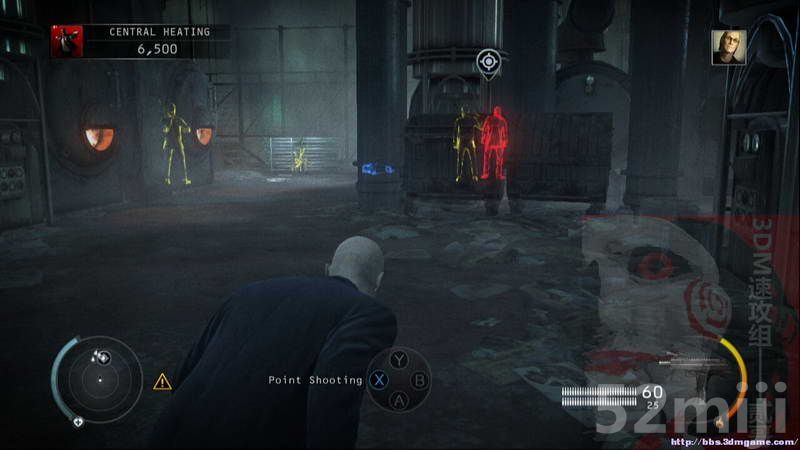Select the white objective waypoint marker
The height and width of the screenshot is (450, 800).
pos(488,63)
